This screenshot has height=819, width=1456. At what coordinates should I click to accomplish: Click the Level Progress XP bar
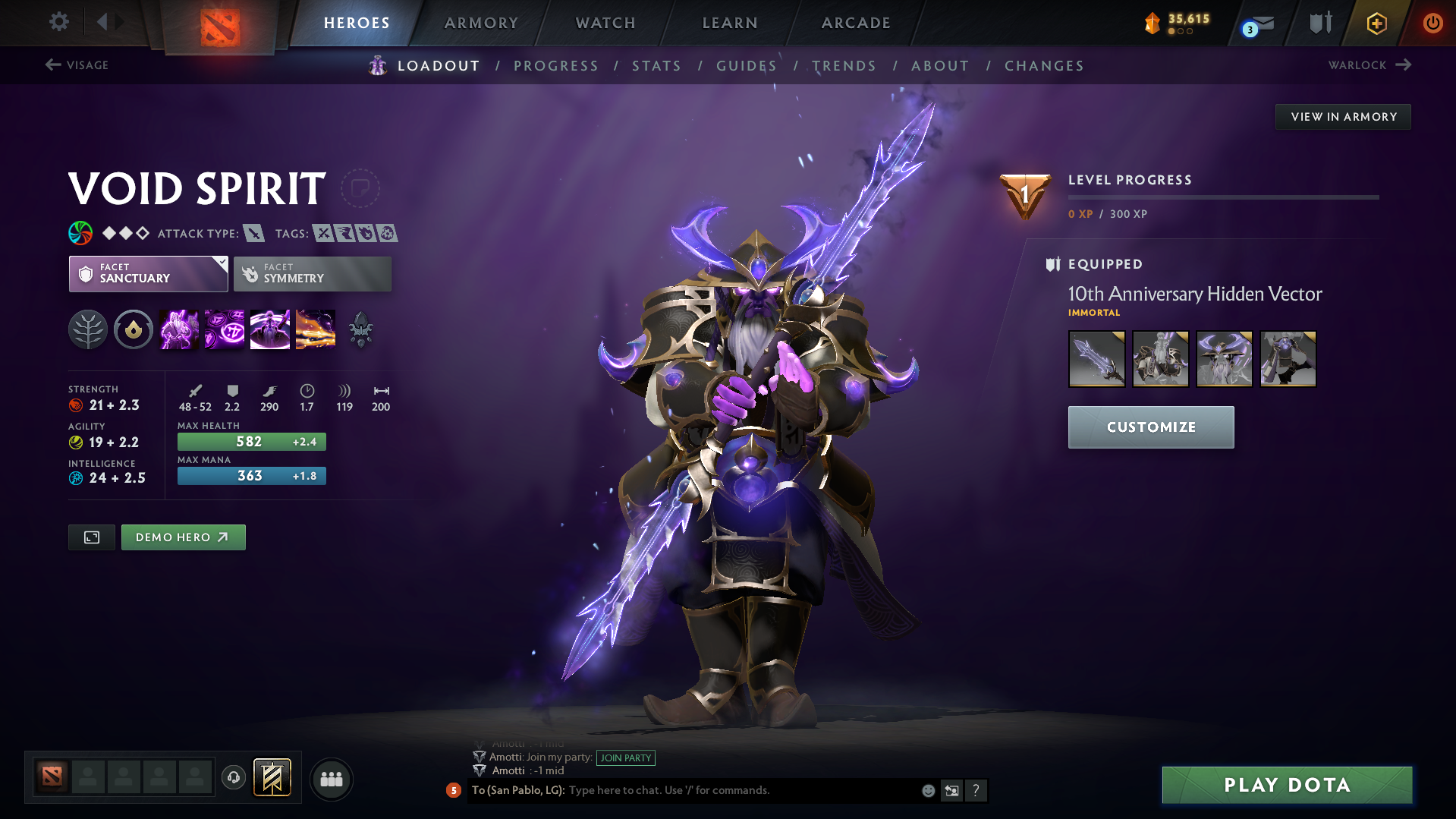point(1223,198)
